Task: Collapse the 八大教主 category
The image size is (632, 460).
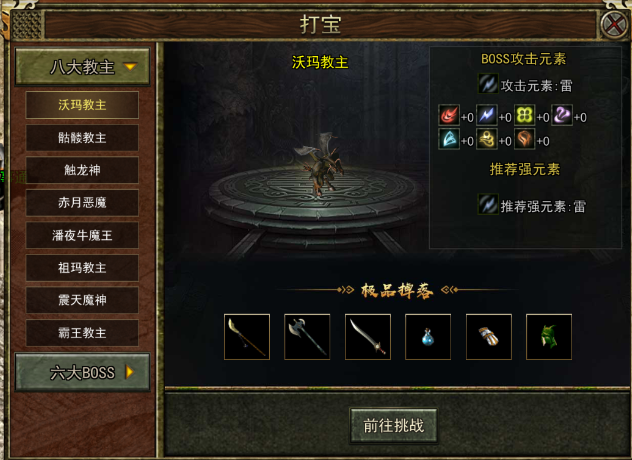Action: pos(82,68)
